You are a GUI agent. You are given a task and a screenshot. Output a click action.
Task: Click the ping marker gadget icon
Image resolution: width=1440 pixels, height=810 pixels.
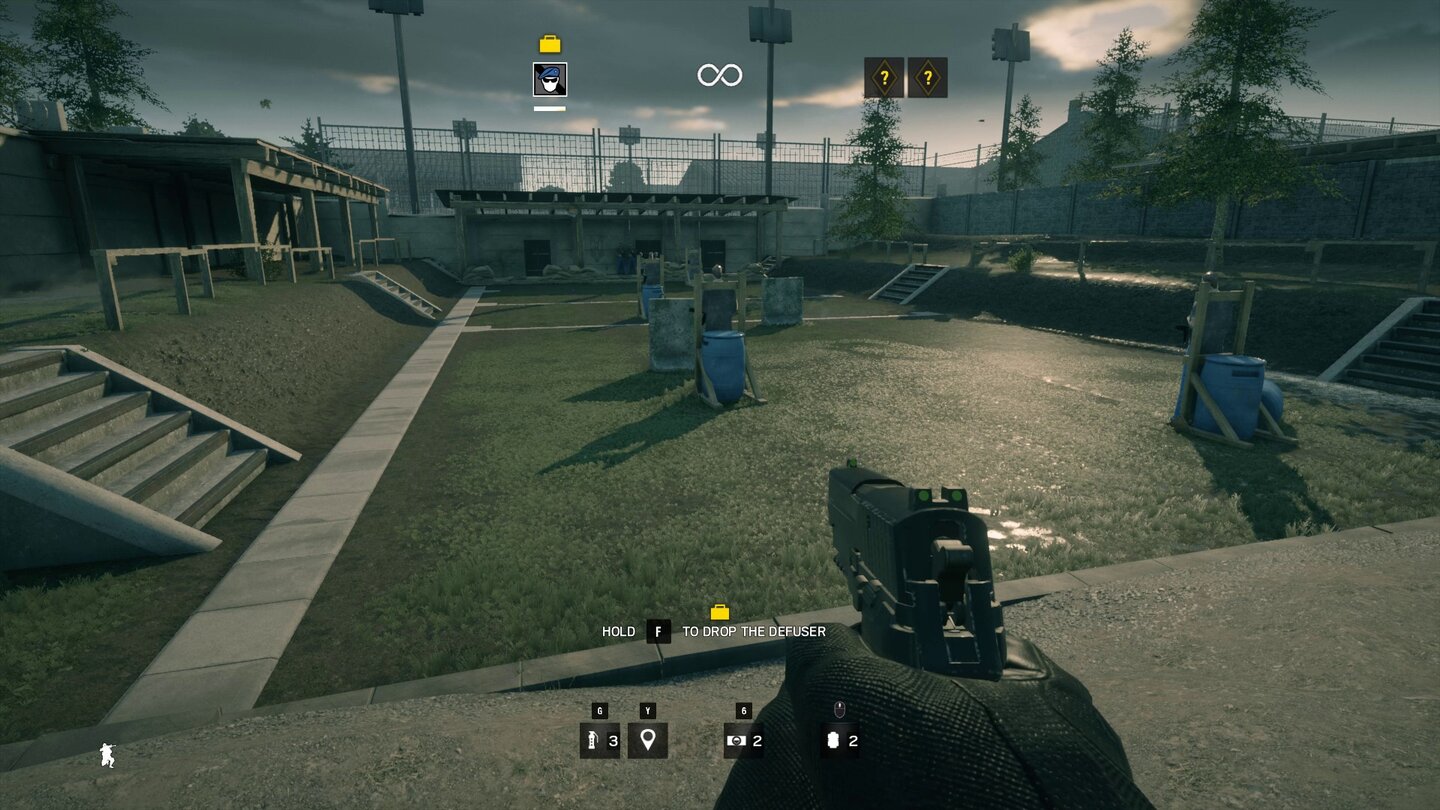(648, 741)
